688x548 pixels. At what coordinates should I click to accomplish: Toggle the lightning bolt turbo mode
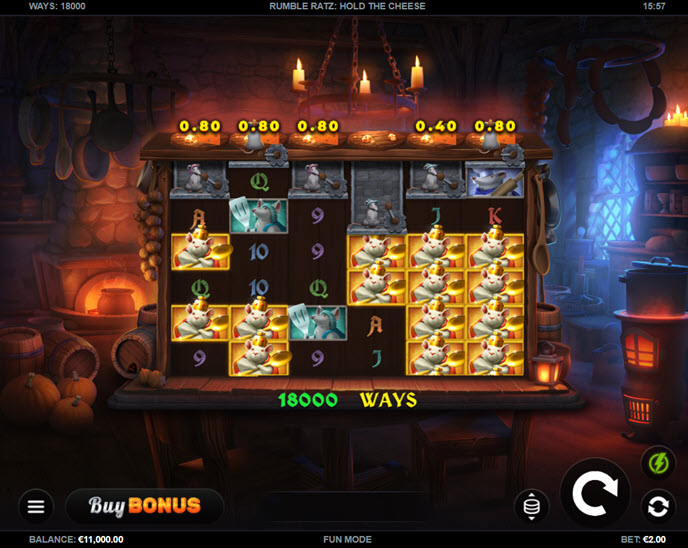(x=657, y=463)
